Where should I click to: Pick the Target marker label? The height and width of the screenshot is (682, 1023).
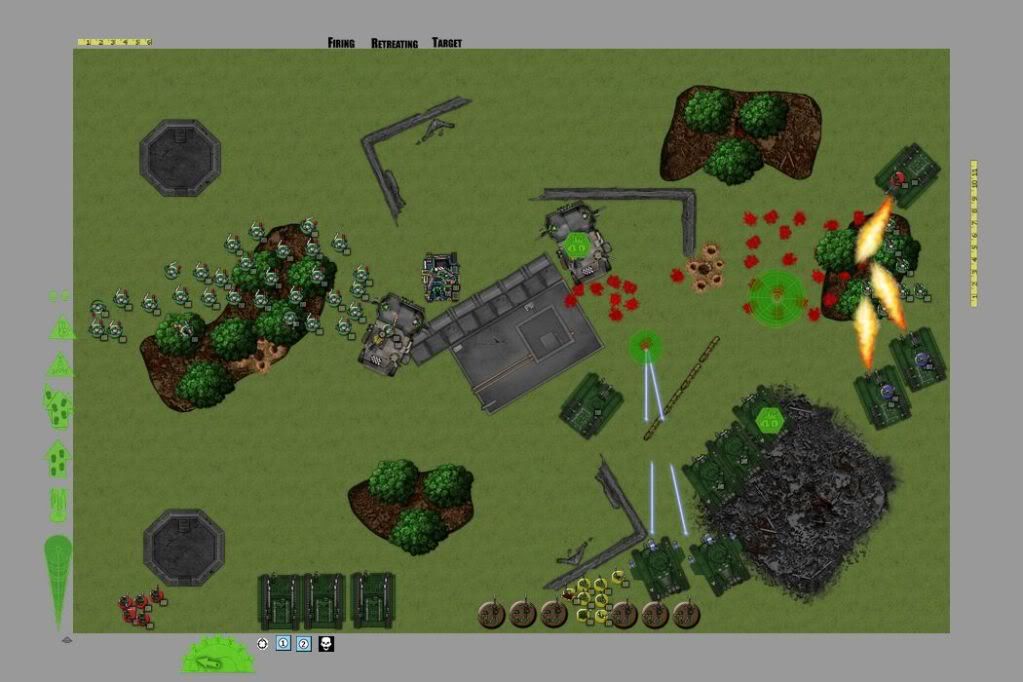click(x=446, y=43)
